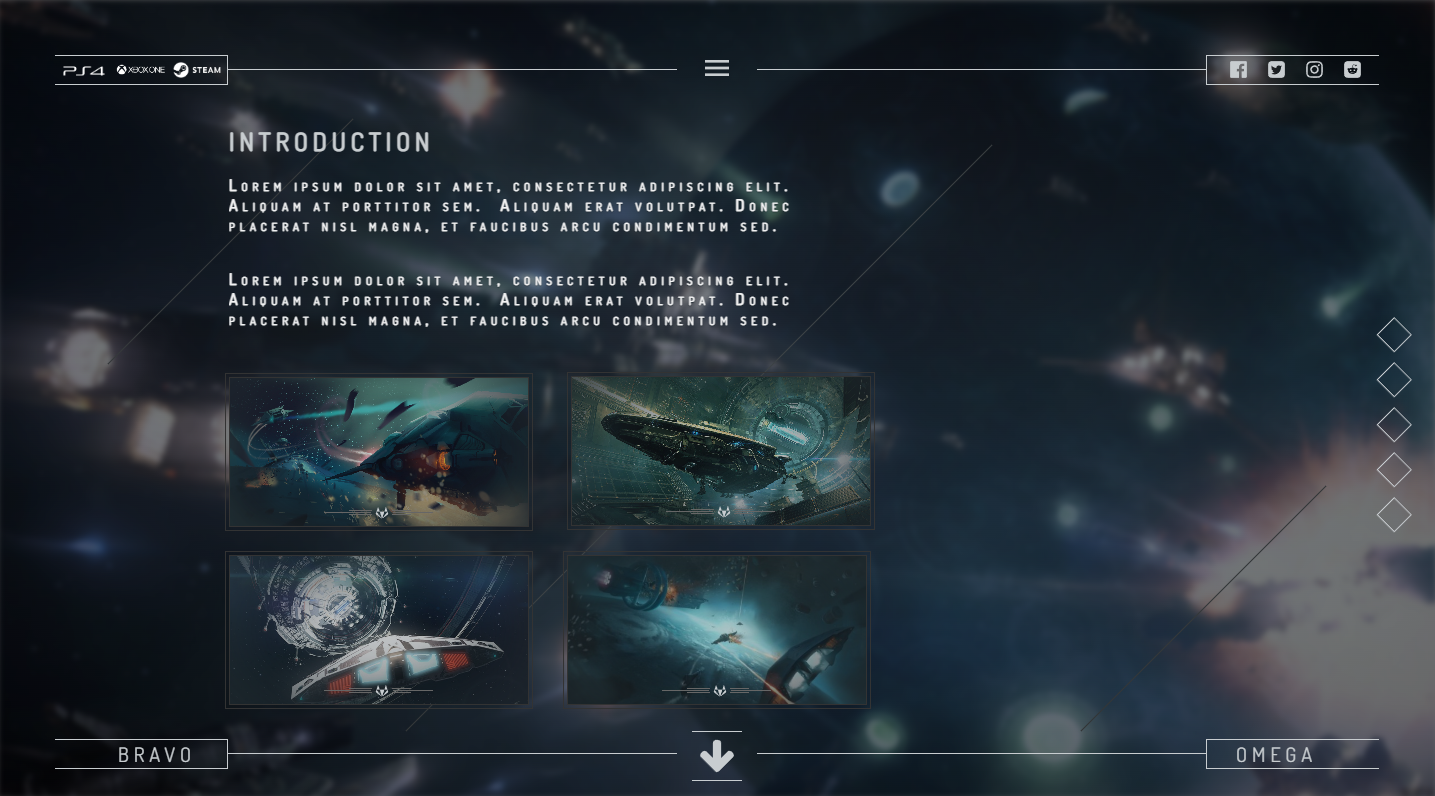This screenshot has width=1435, height=796.
Task: View the red-engine fighter ship thumbnail
Action: 379,451
